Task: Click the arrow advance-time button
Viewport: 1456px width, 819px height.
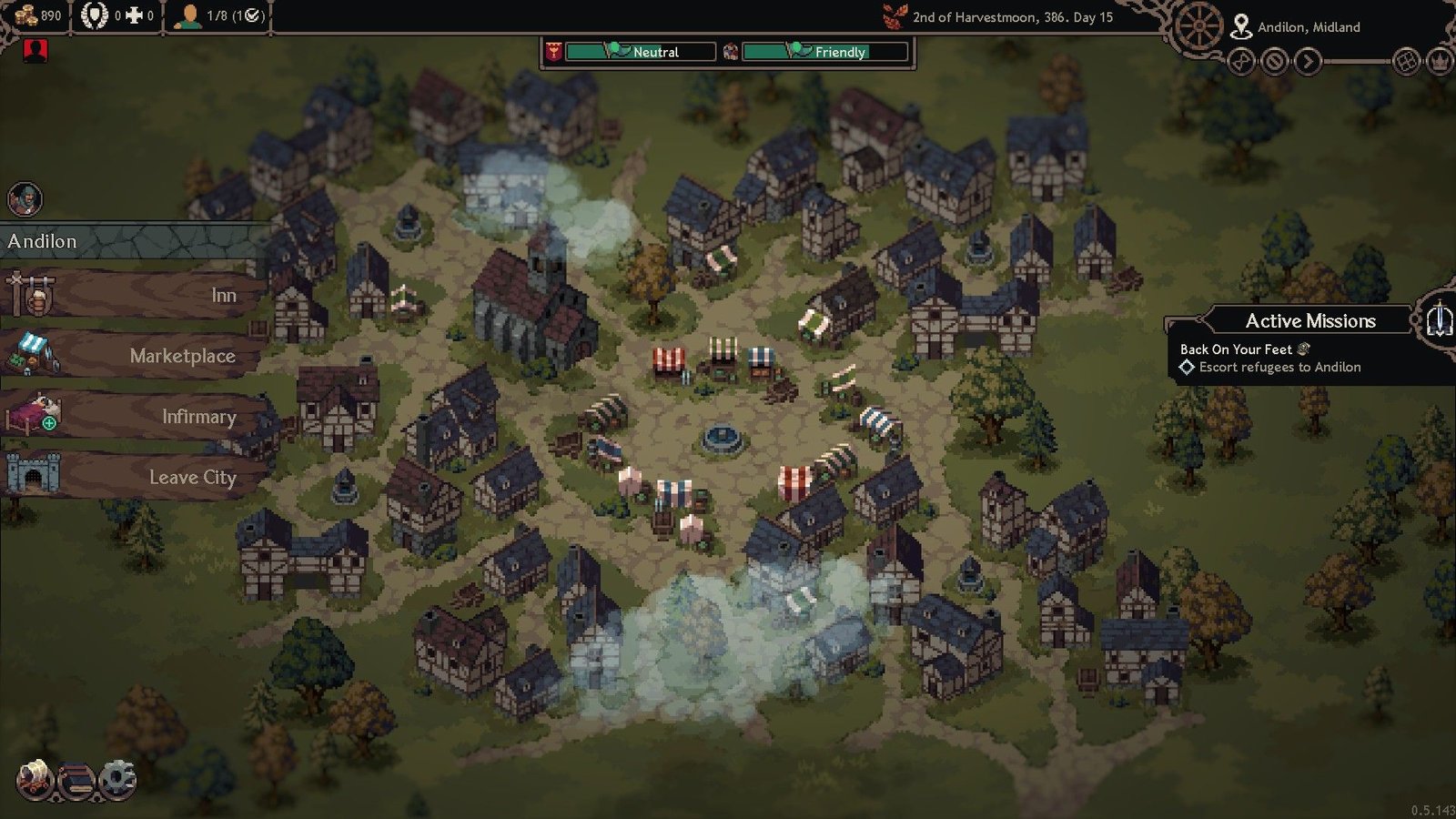Action: (x=1308, y=62)
